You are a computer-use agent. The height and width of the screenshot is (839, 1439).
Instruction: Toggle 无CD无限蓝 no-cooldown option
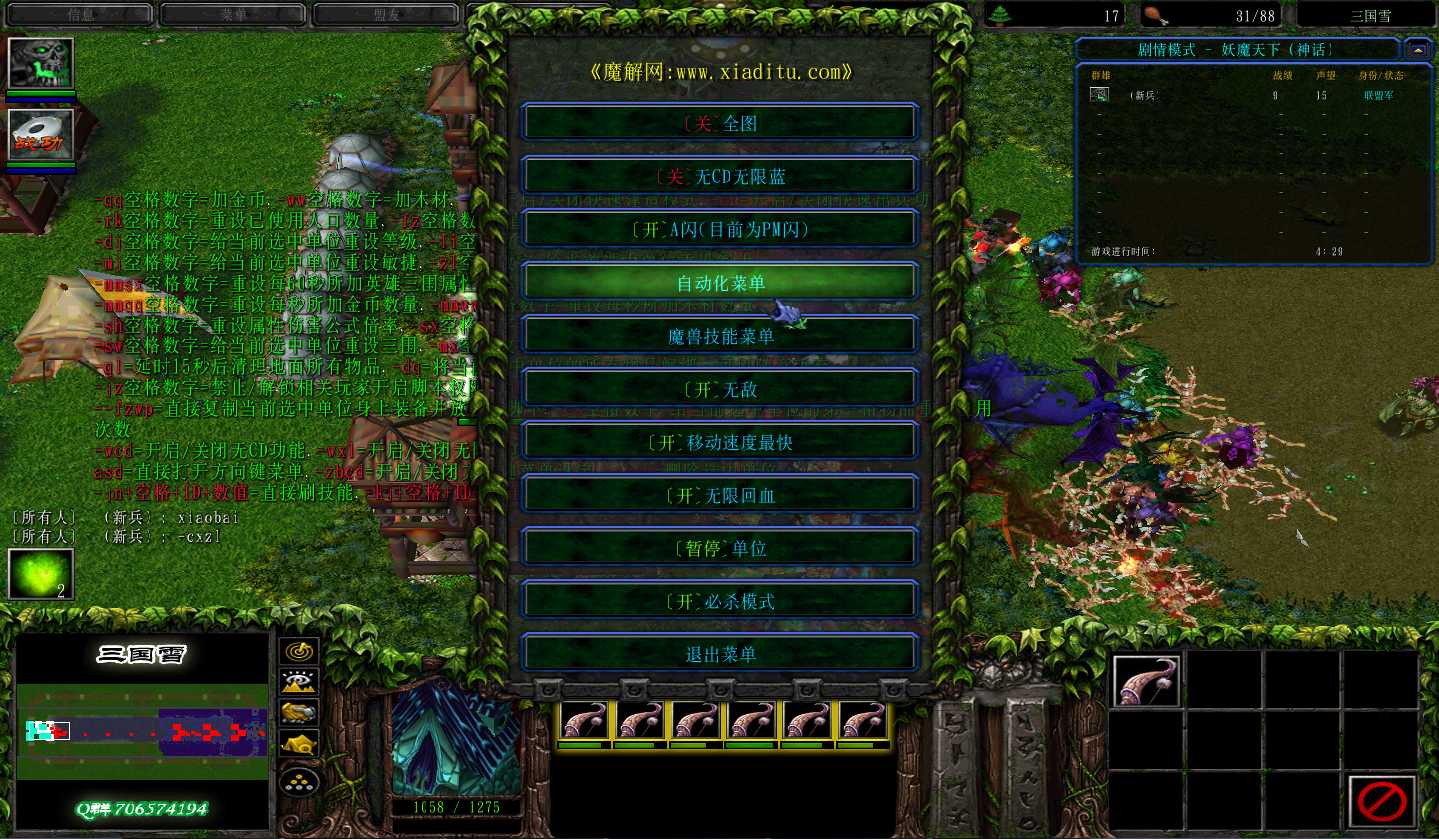click(x=719, y=177)
